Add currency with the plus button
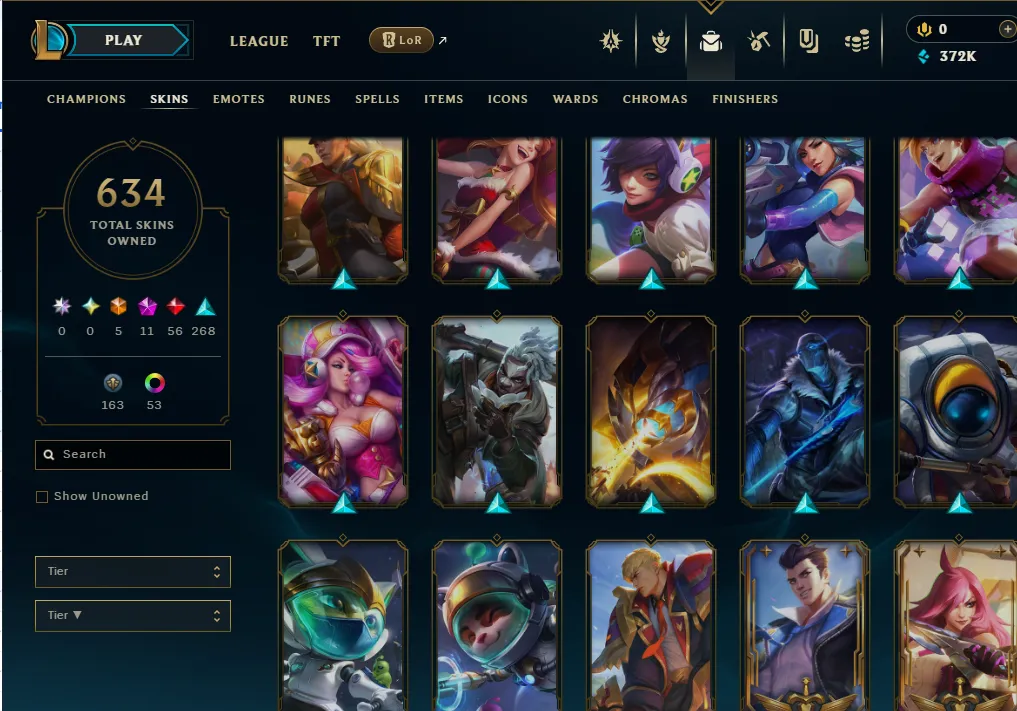The height and width of the screenshot is (711, 1017). point(1005,30)
